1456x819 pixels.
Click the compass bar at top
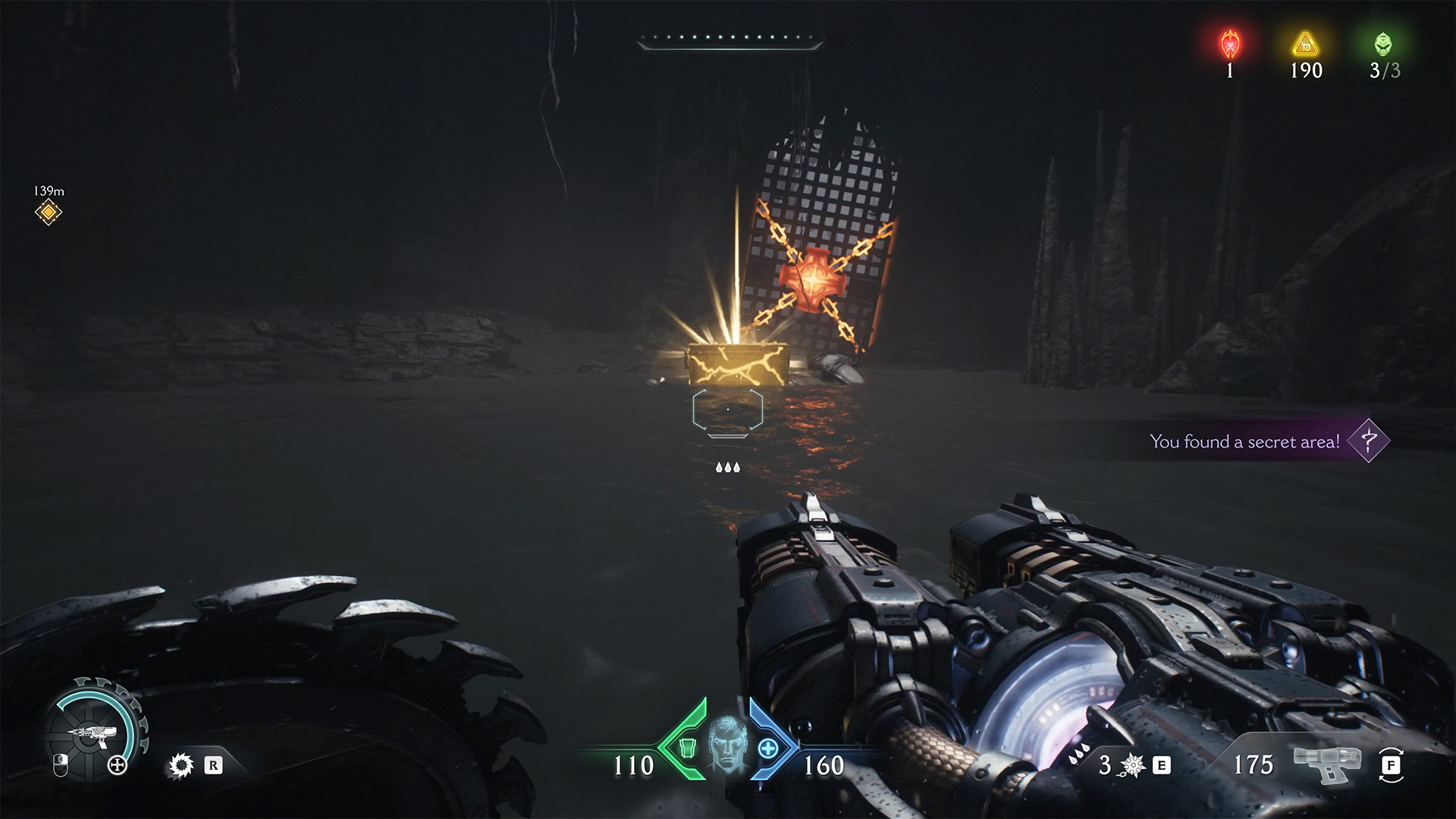click(730, 41)
